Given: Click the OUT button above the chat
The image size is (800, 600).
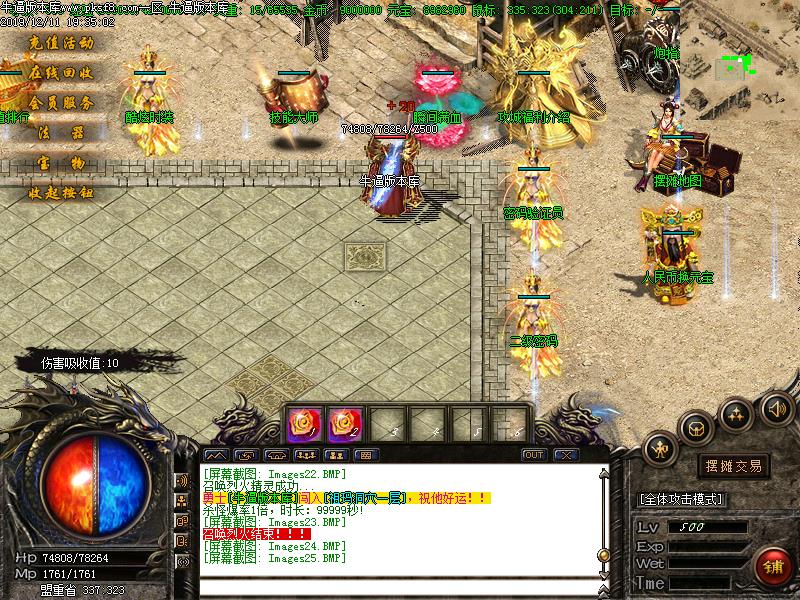Looking at the screenshot, I should pyautogui.click(x=534, y=455).
